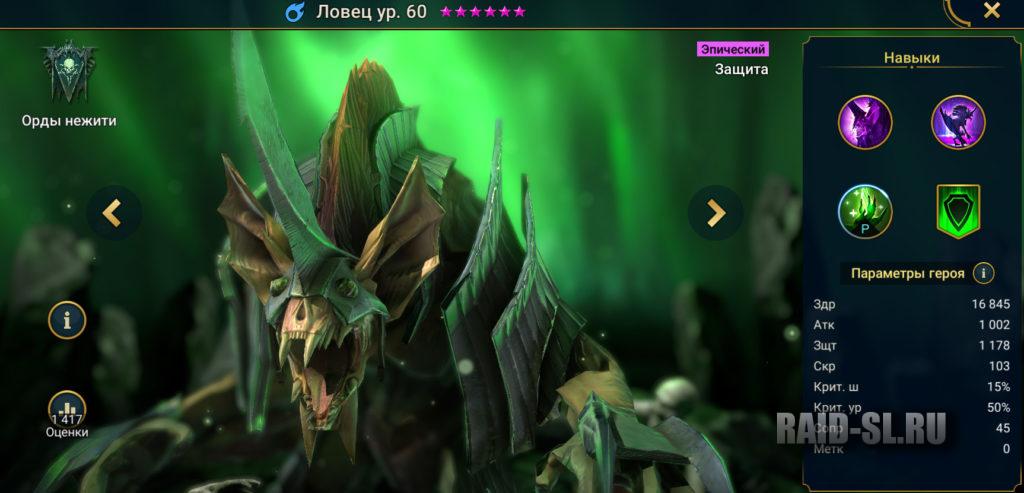Go to the next champion with the right arrow
The width and height of the screenshot is (1024, 493).
(715, 212)
